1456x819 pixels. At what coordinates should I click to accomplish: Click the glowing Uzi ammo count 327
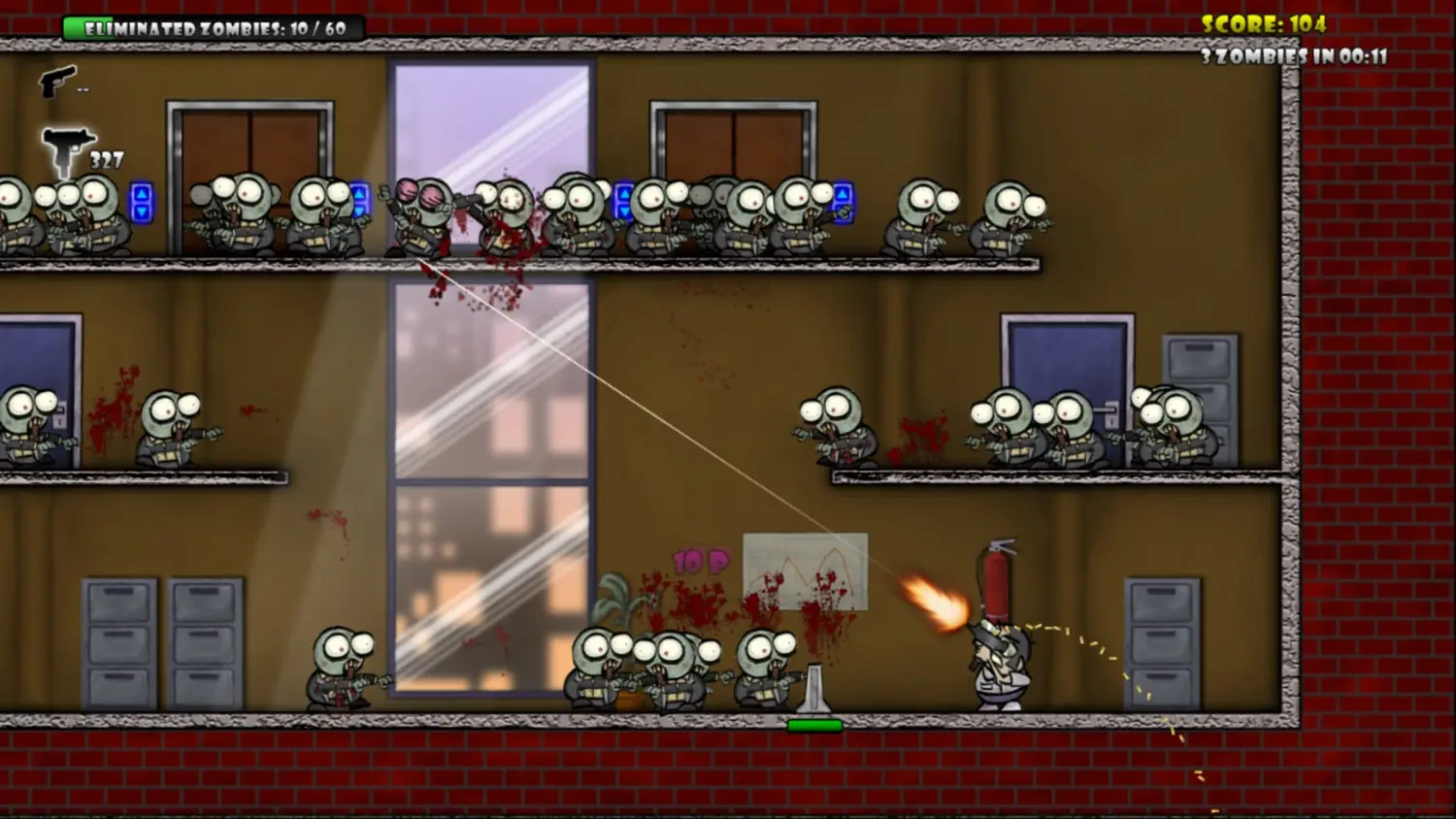[107, 155]
